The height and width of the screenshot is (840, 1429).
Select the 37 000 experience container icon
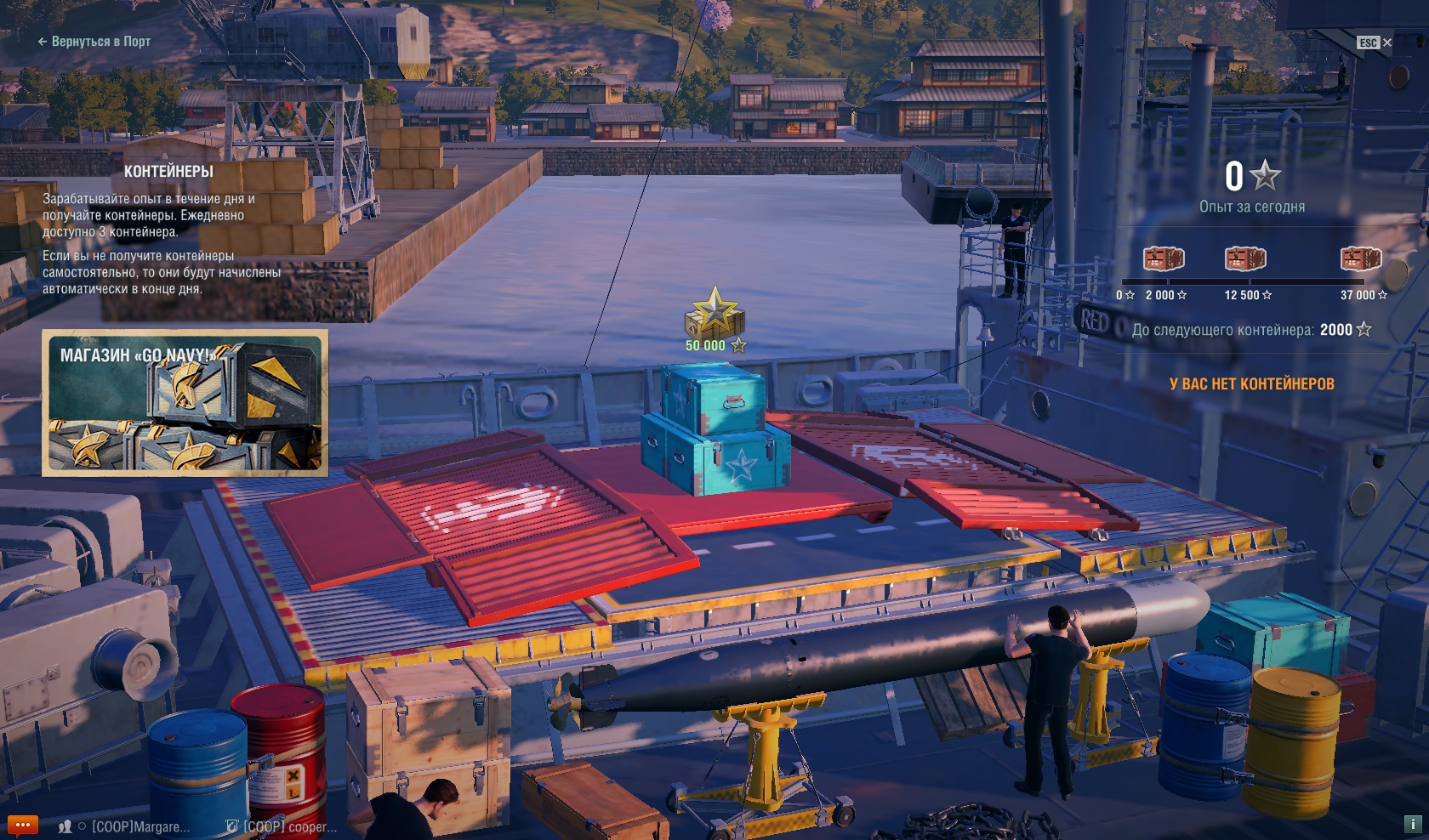(1360, 258)
